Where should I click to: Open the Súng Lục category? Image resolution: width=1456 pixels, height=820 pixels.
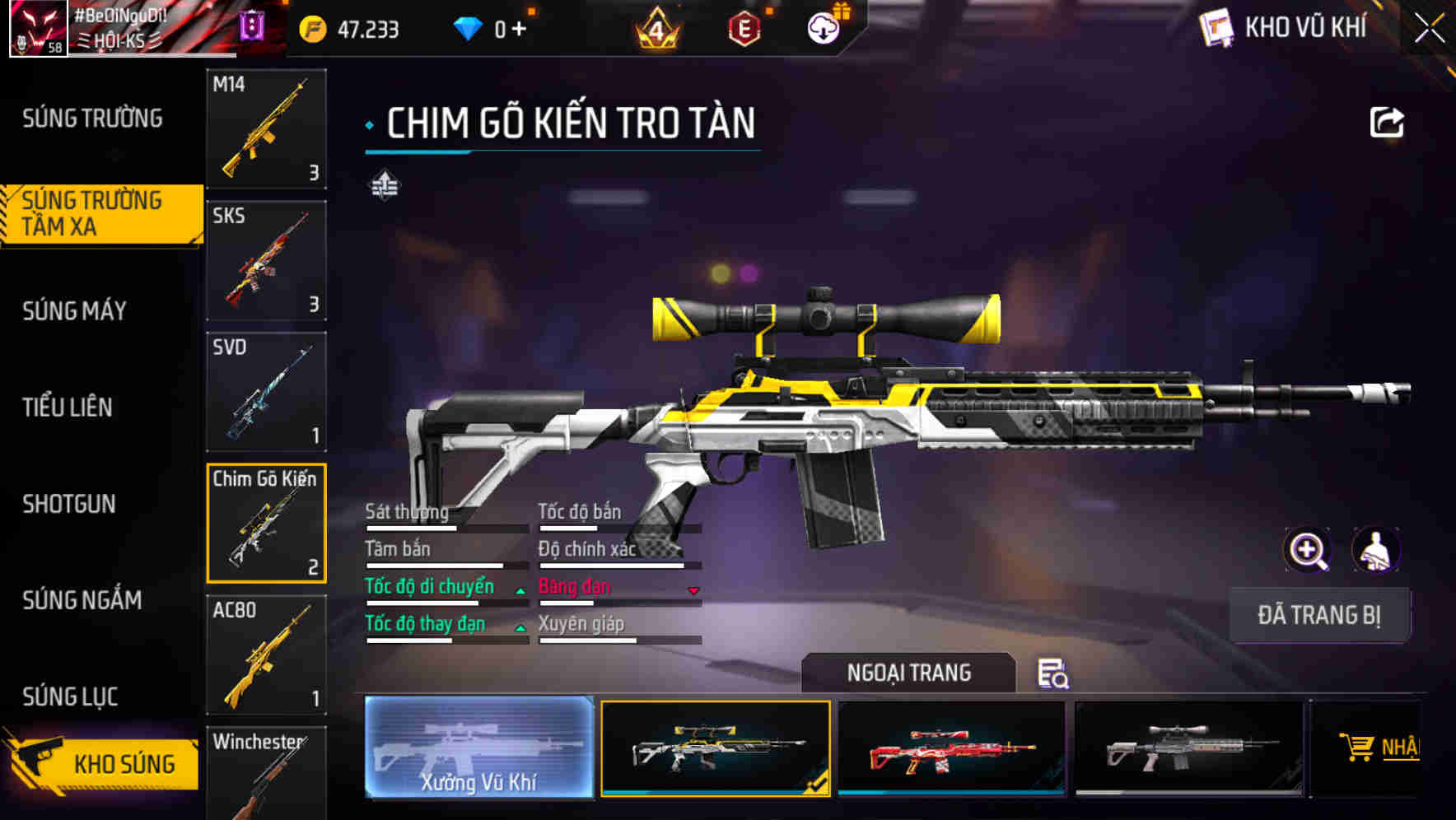pos(70,697)
